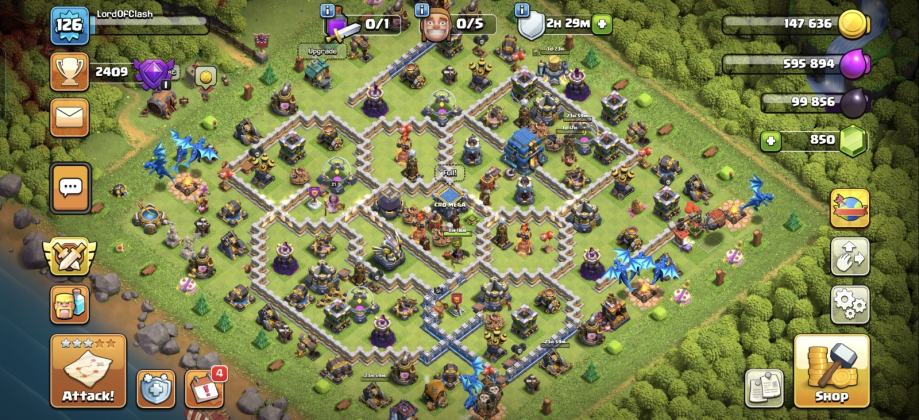The image size is (919, 420).
Task: Tap the Attack! map button
Action: point(88,370)
